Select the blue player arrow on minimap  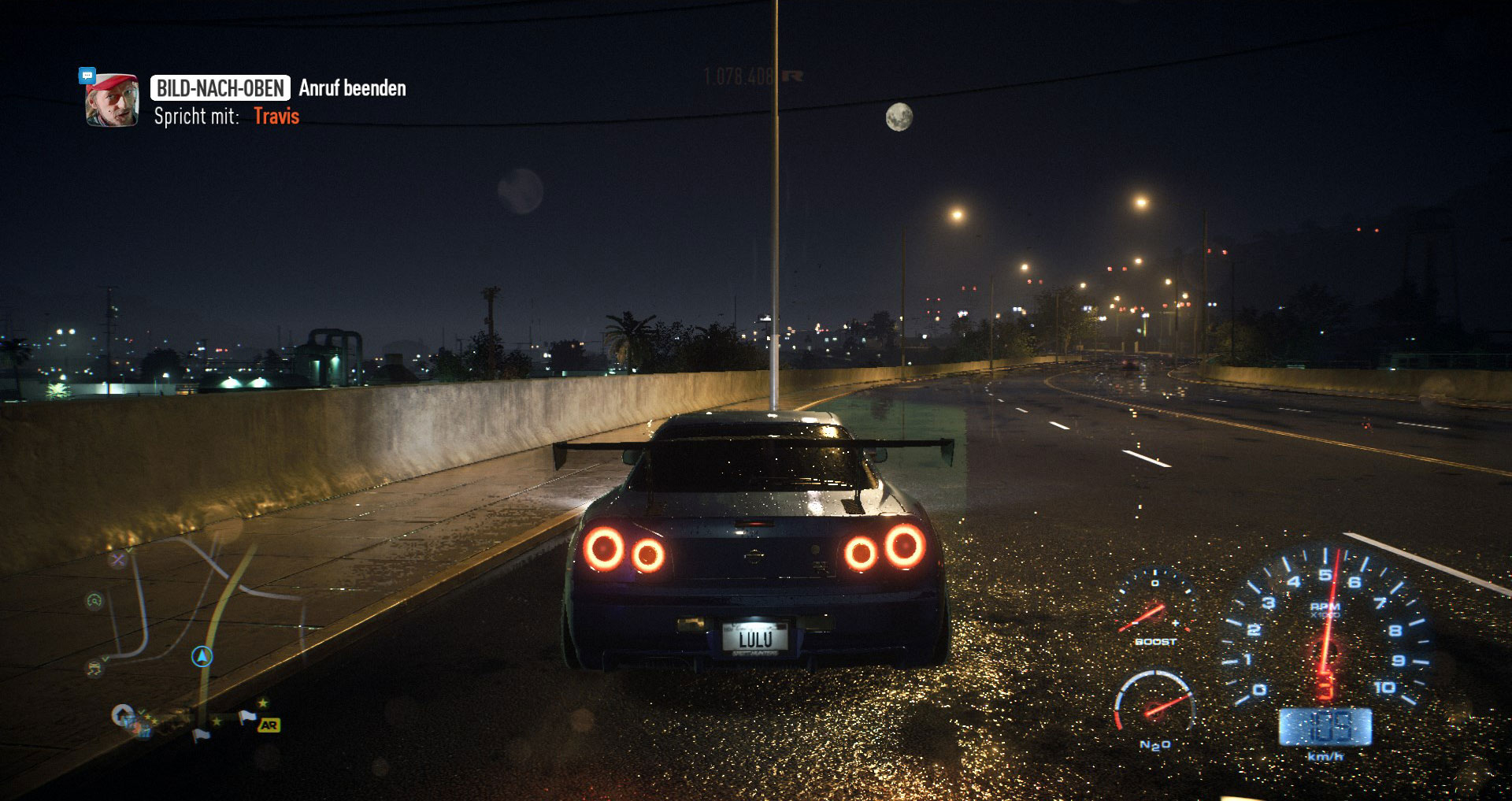202,656
